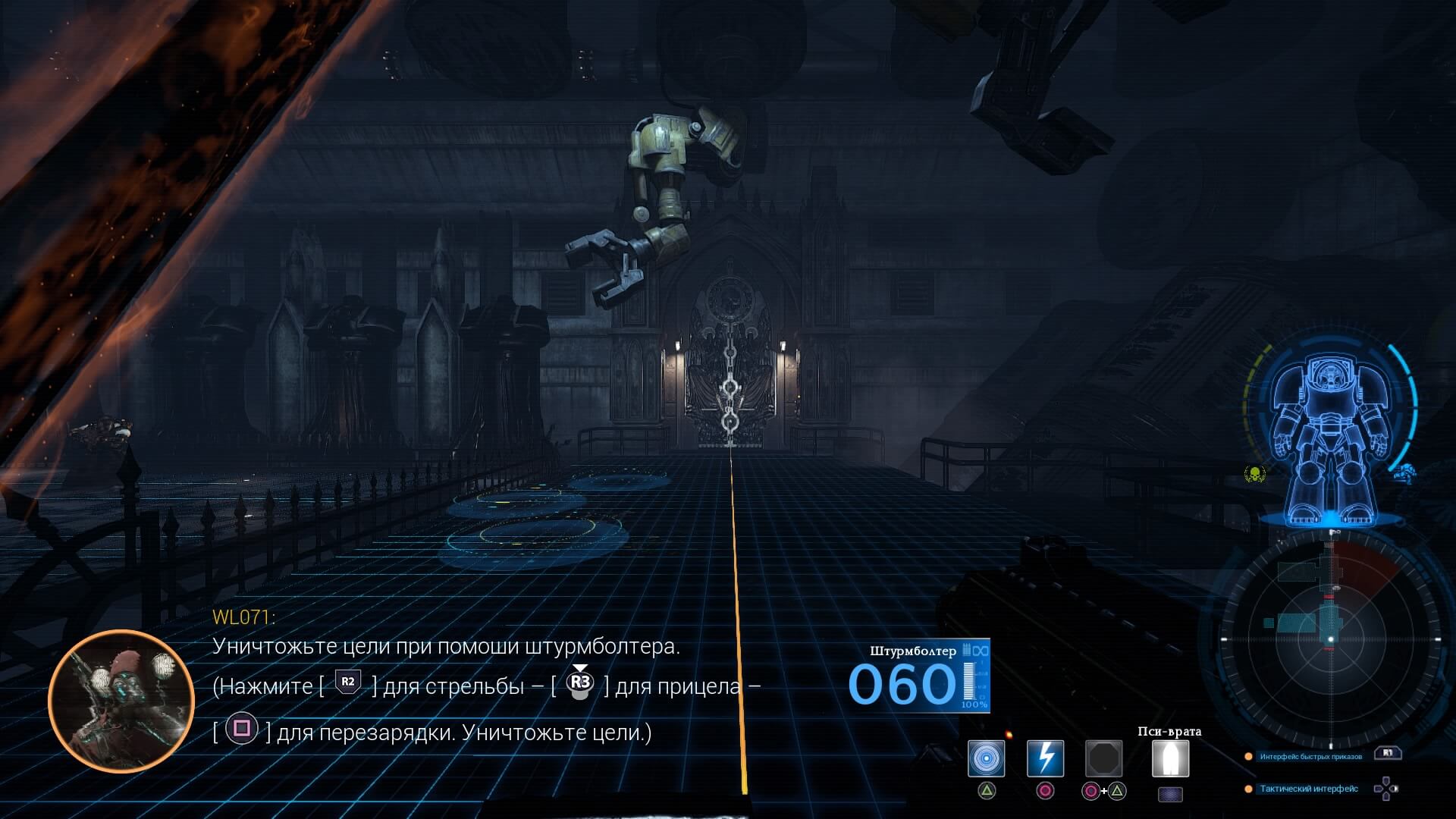Click the WL071 speaker portrait
The image size is (1456, 819).
pyautogui.click(x=121, y=701)
